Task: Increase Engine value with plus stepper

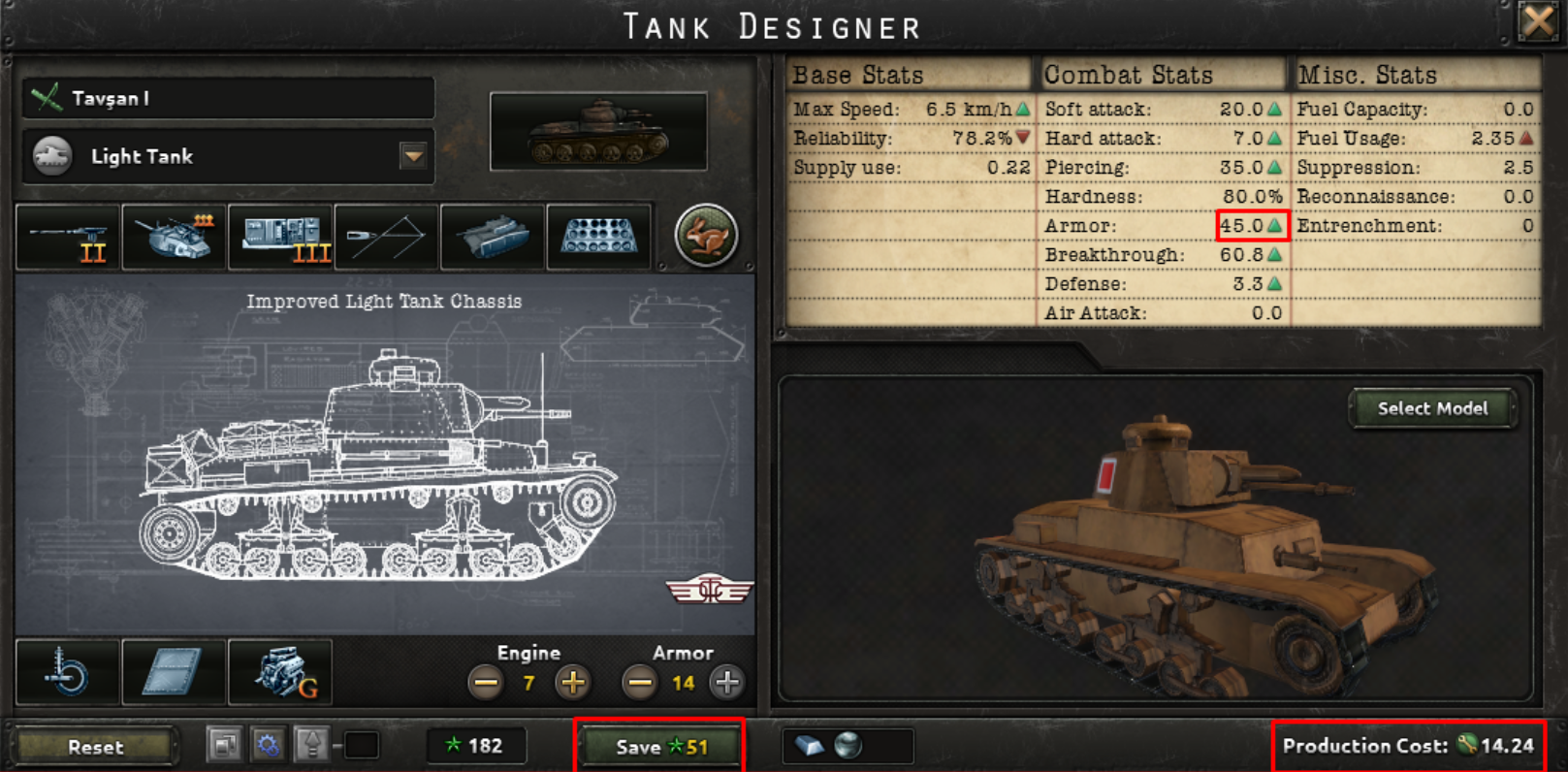Action: pyautogui.click(x=572, y=683)
